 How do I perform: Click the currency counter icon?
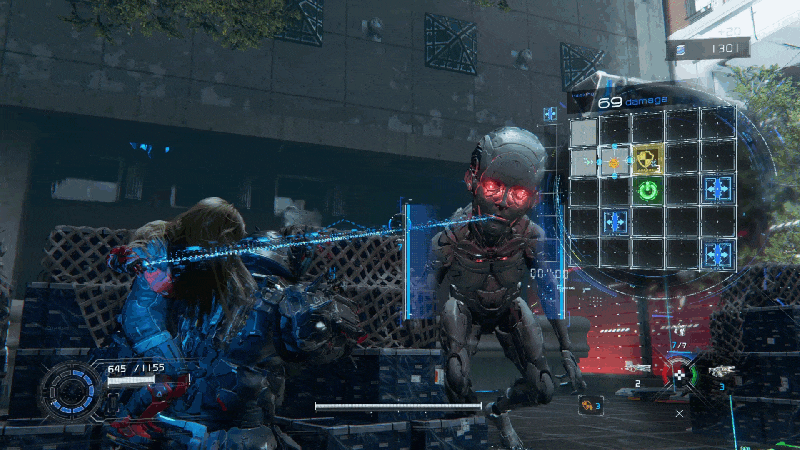click(681, 48)
